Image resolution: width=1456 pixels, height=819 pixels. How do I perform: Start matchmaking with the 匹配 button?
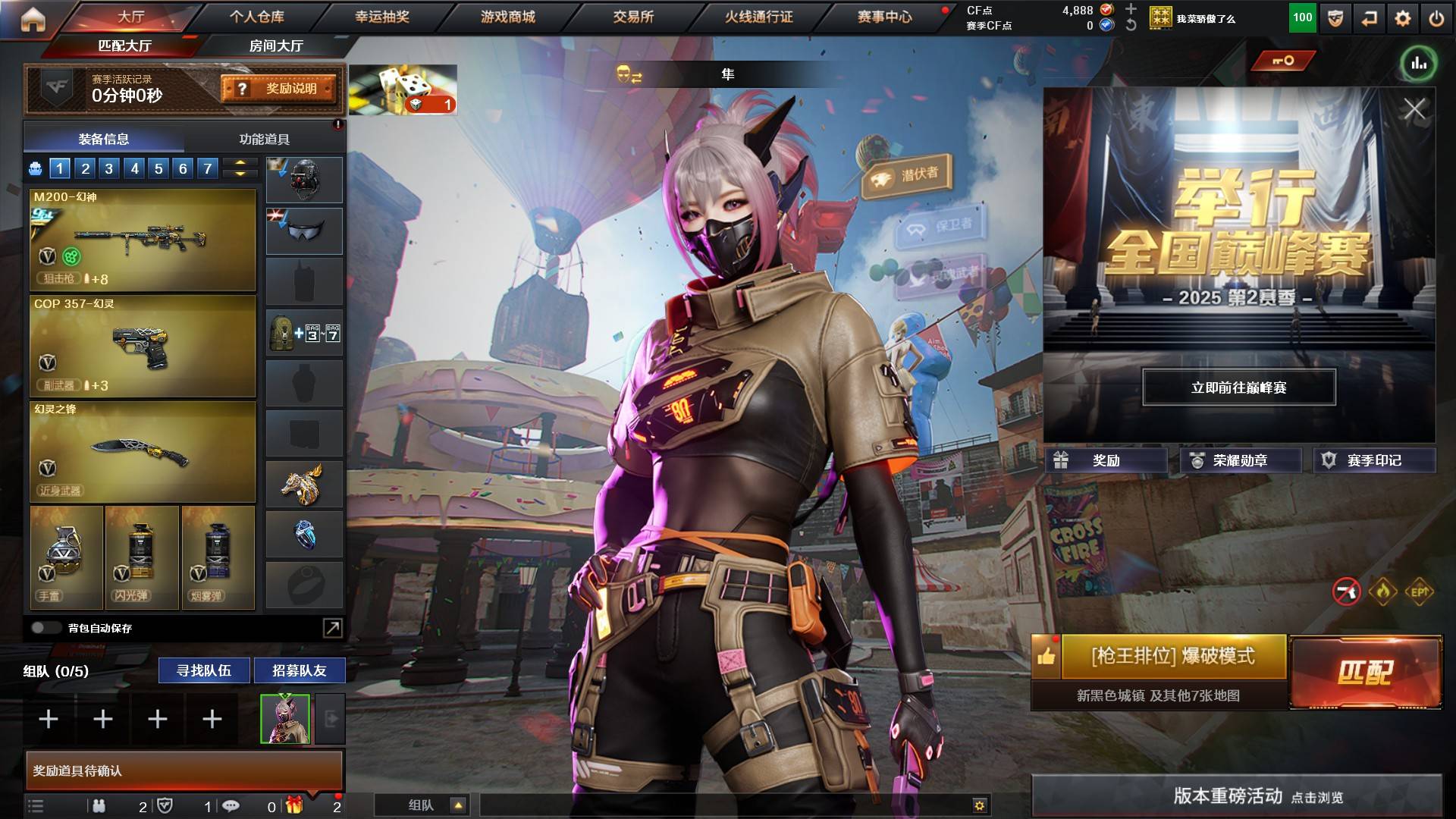1365,672
